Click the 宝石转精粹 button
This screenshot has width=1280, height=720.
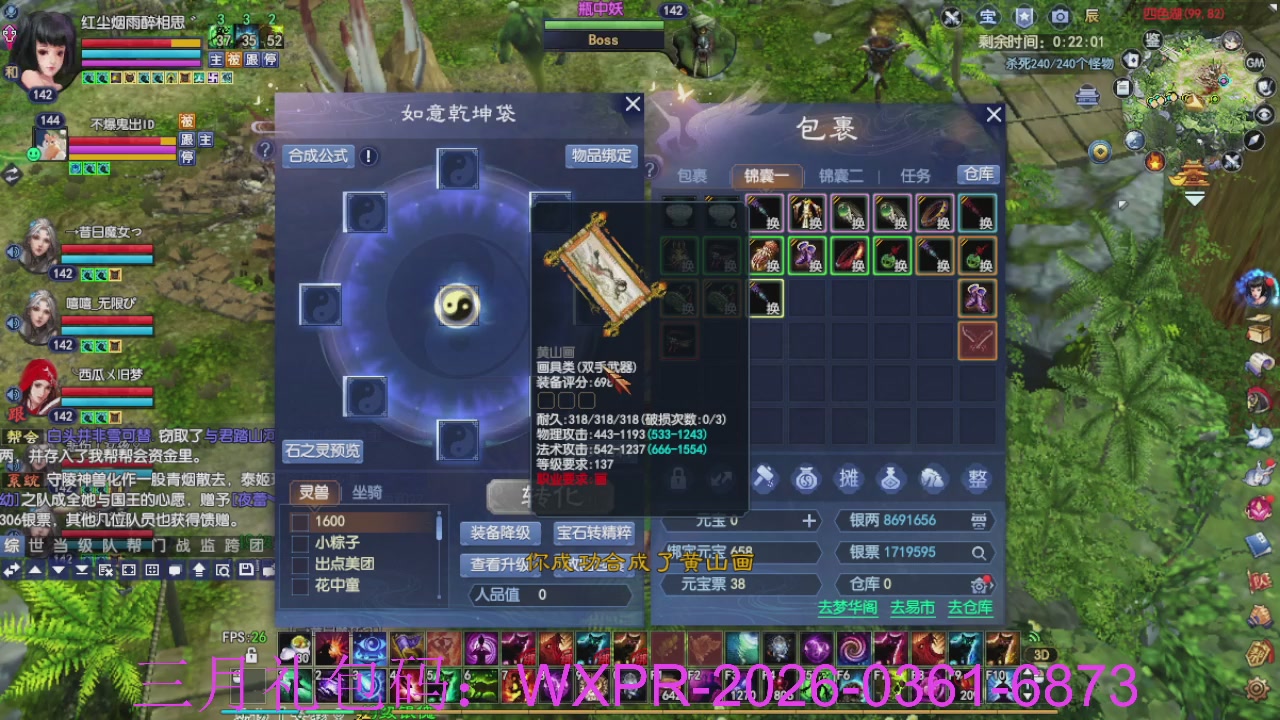click(596, 534)
